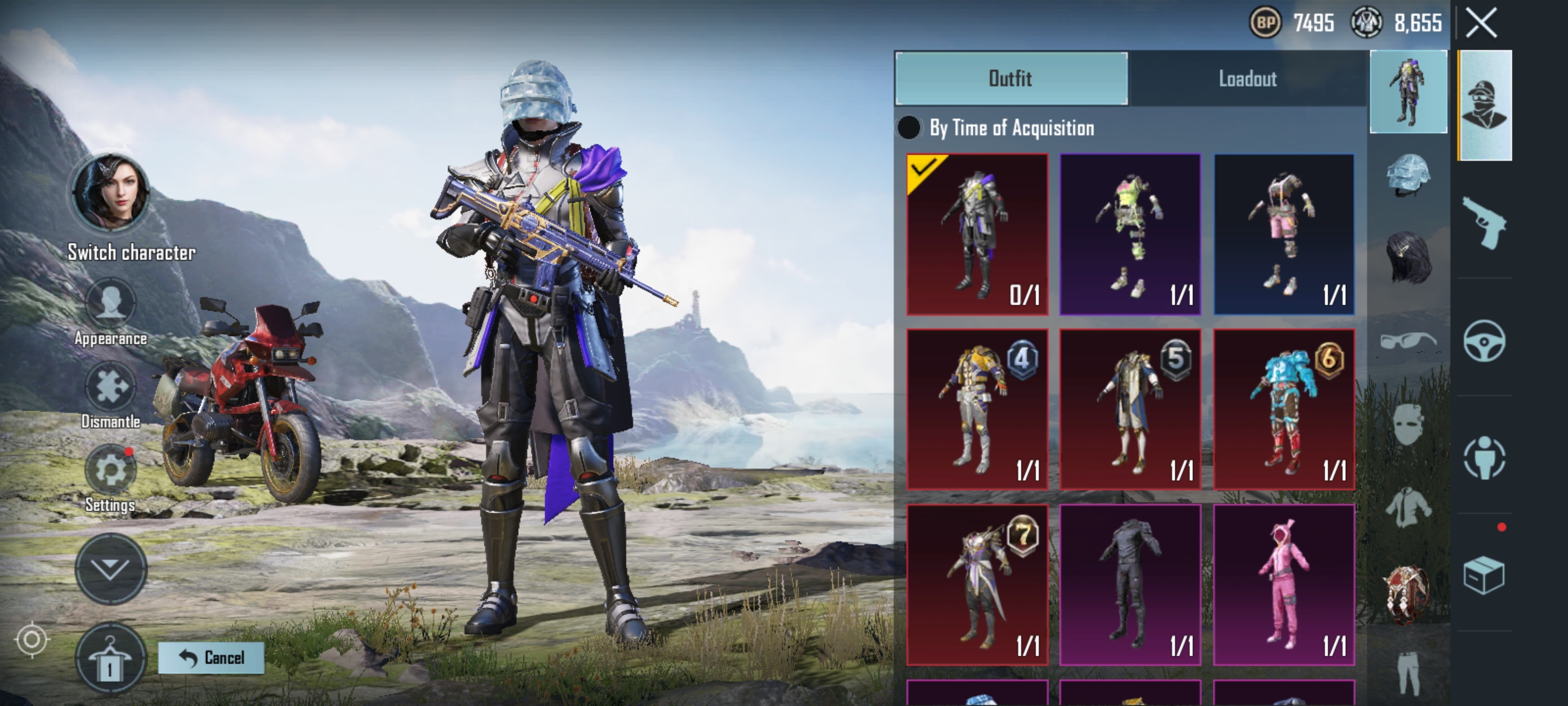The height and width of the screenshot is (706, 1568).
Task: Collapse the left menu with down arrow
Action: point(110,568)
